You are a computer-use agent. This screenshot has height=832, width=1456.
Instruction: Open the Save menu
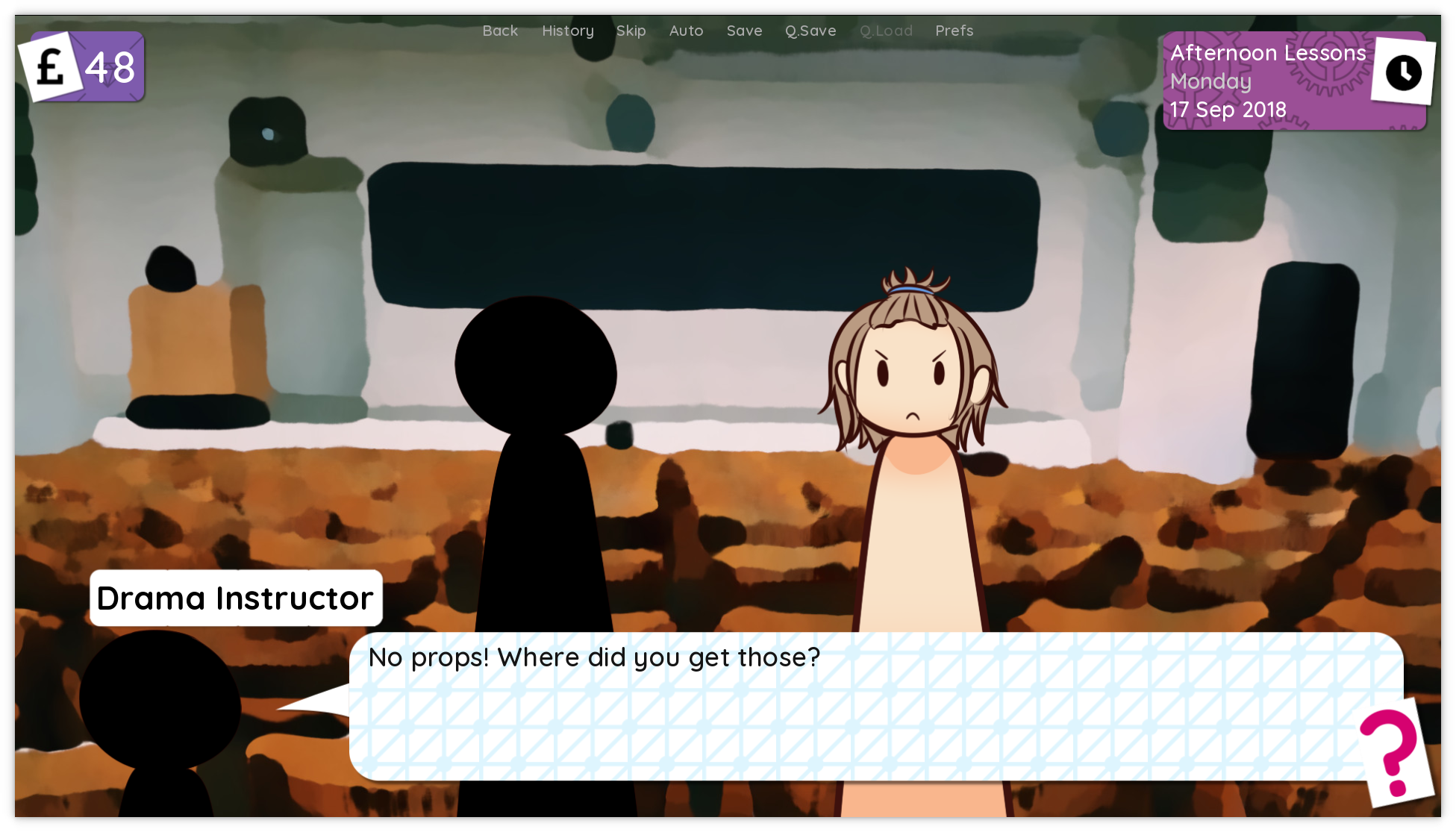coord(744,31)
